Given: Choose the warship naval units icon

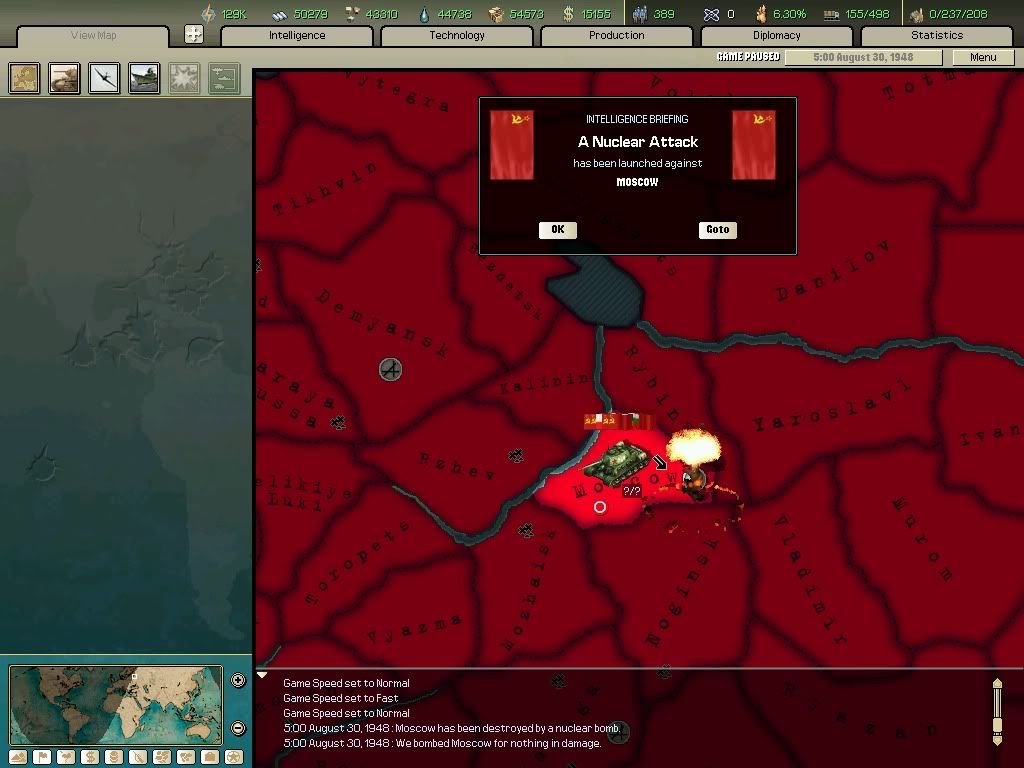Looking at the screenshot, I should pos(144,78).
